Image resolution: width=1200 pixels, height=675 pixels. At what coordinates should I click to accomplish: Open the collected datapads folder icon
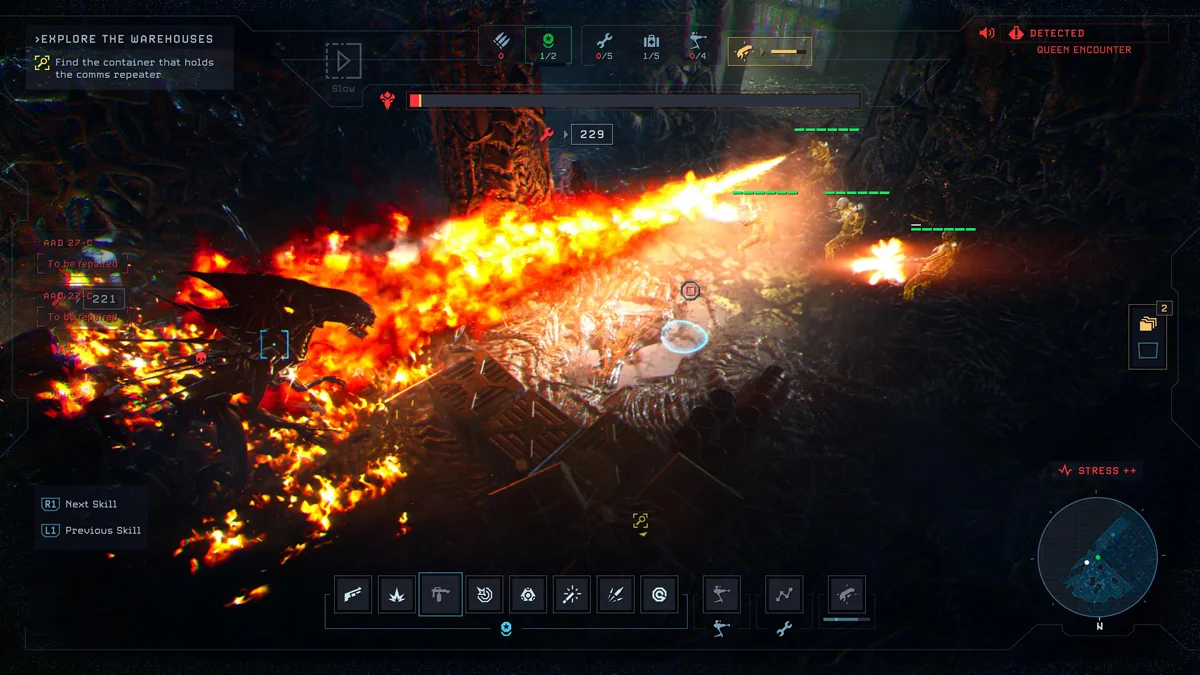pos(1147,324)
